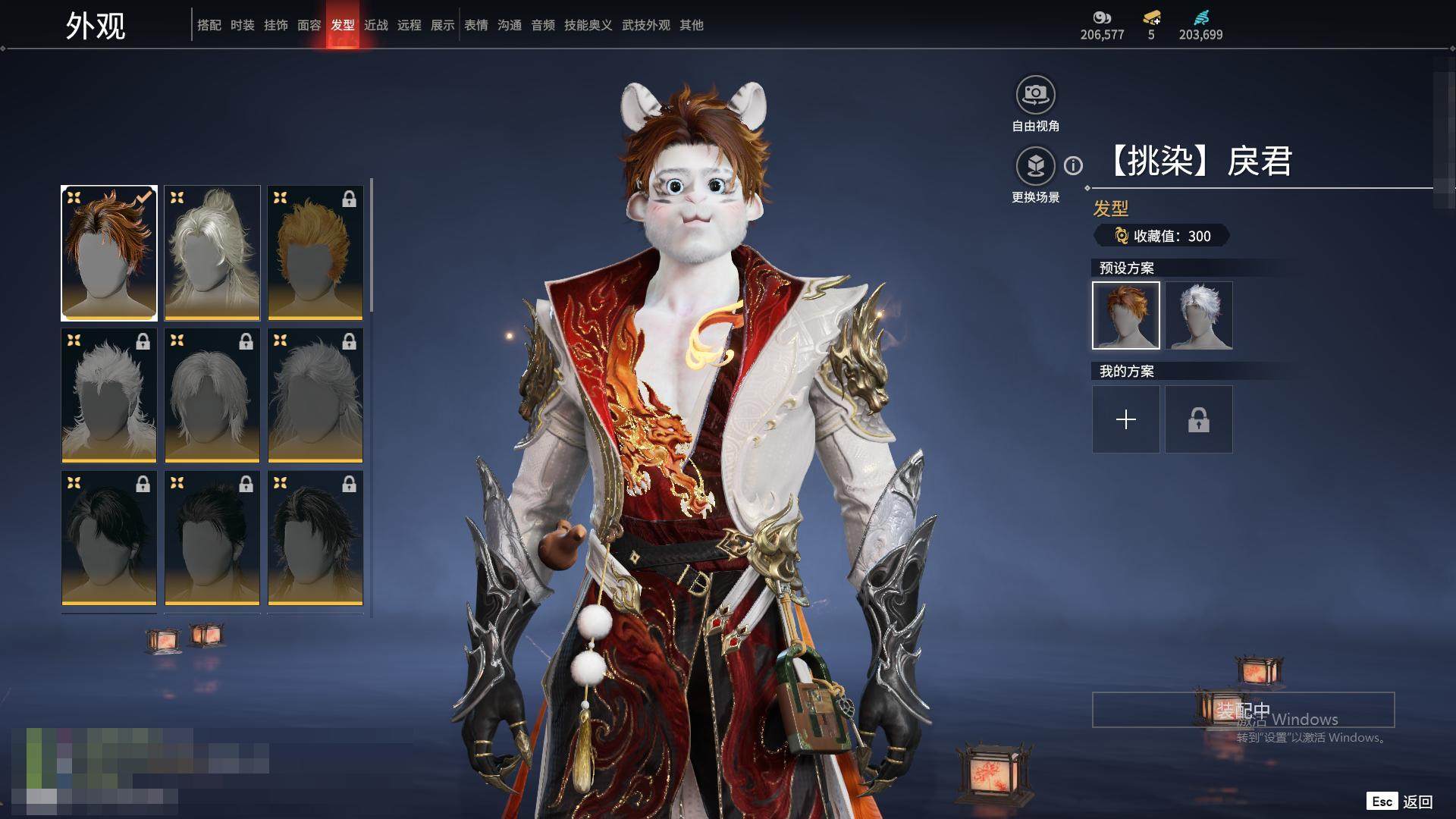This screenshot has width=1456, height=819.
Task: Open the 近战 melee tab
Action: (x=375, y=25)
